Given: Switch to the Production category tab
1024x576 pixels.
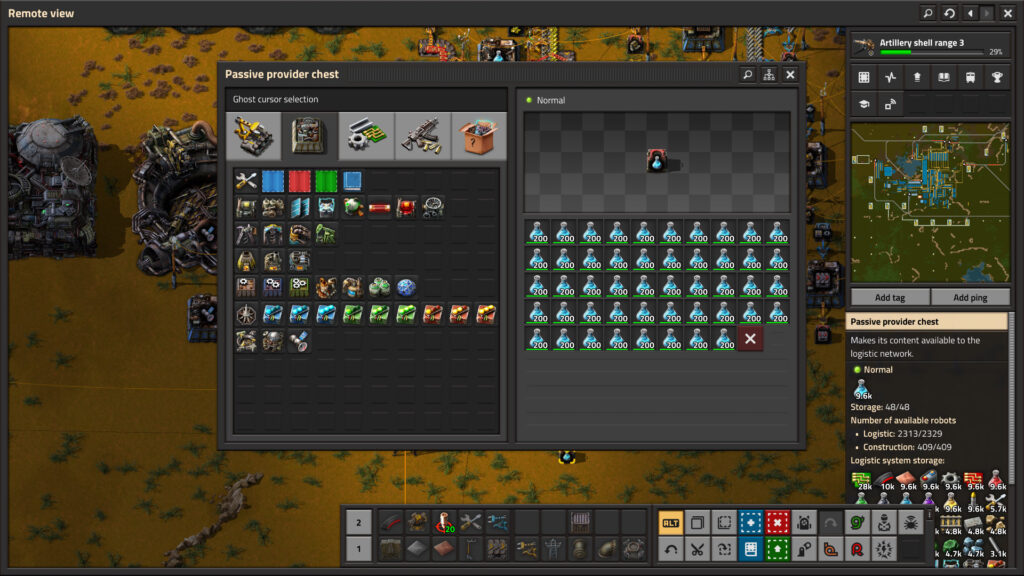Looking at the screenshot, I should pos(309,136).
